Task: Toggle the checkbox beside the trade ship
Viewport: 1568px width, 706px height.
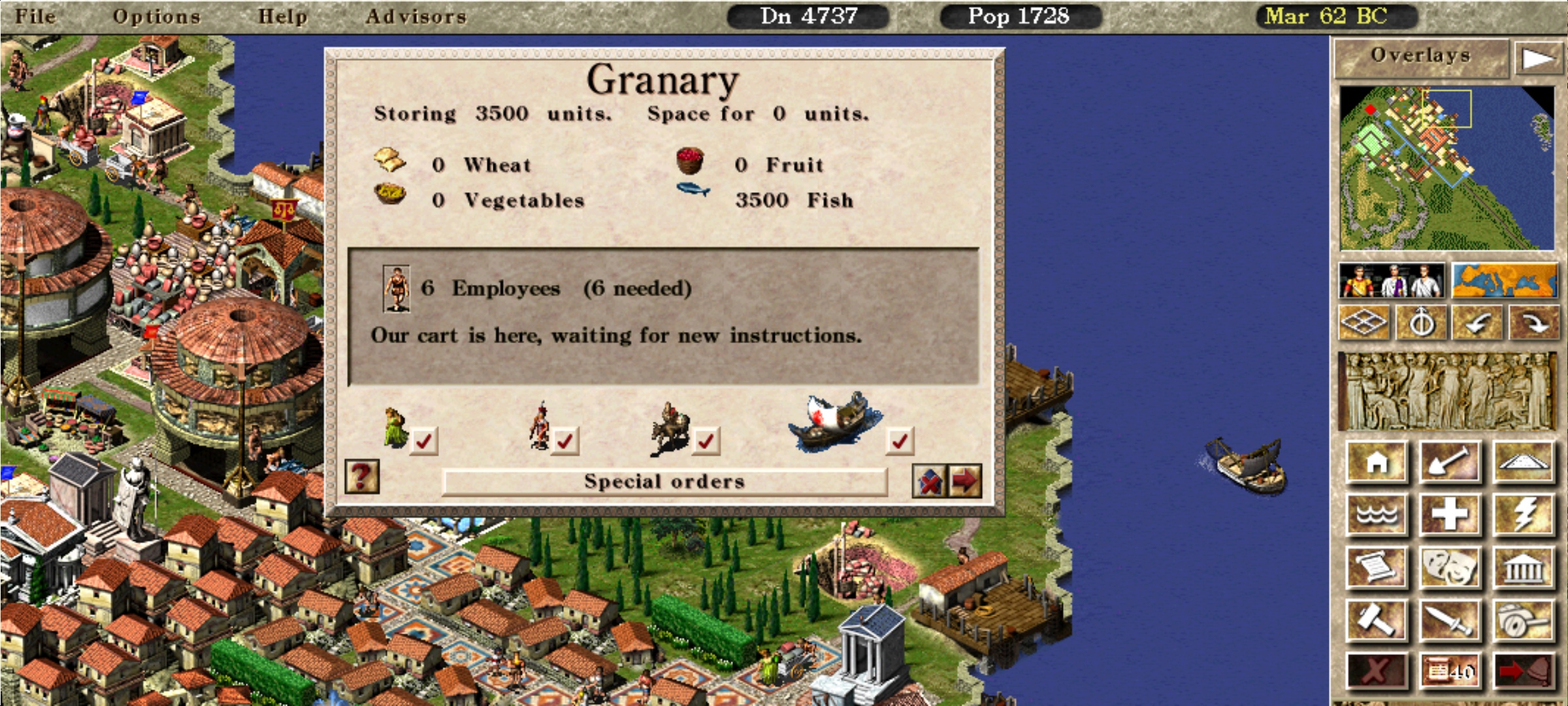Action: [x=900, y=441]
